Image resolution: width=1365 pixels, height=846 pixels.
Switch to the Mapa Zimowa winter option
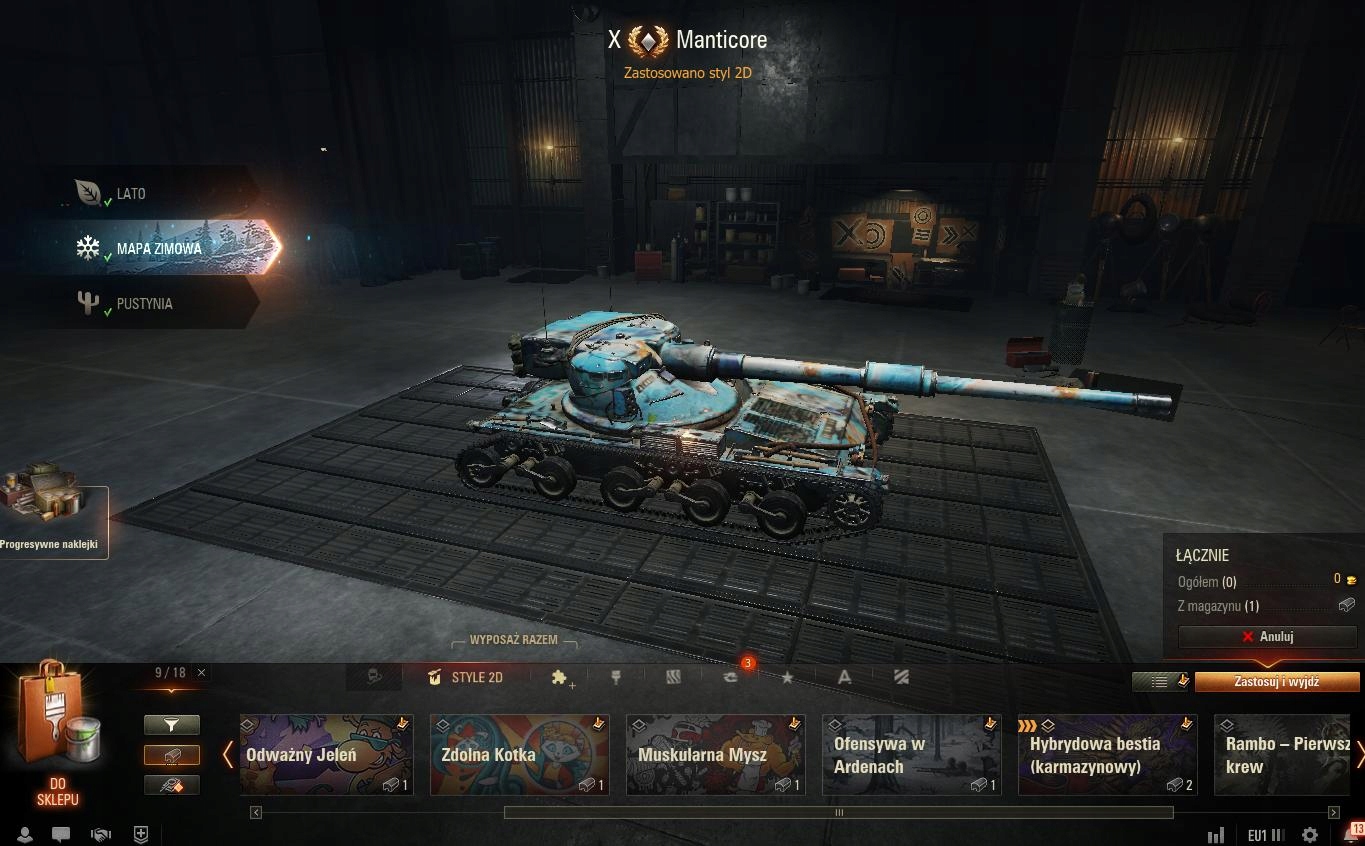point(158,248)
